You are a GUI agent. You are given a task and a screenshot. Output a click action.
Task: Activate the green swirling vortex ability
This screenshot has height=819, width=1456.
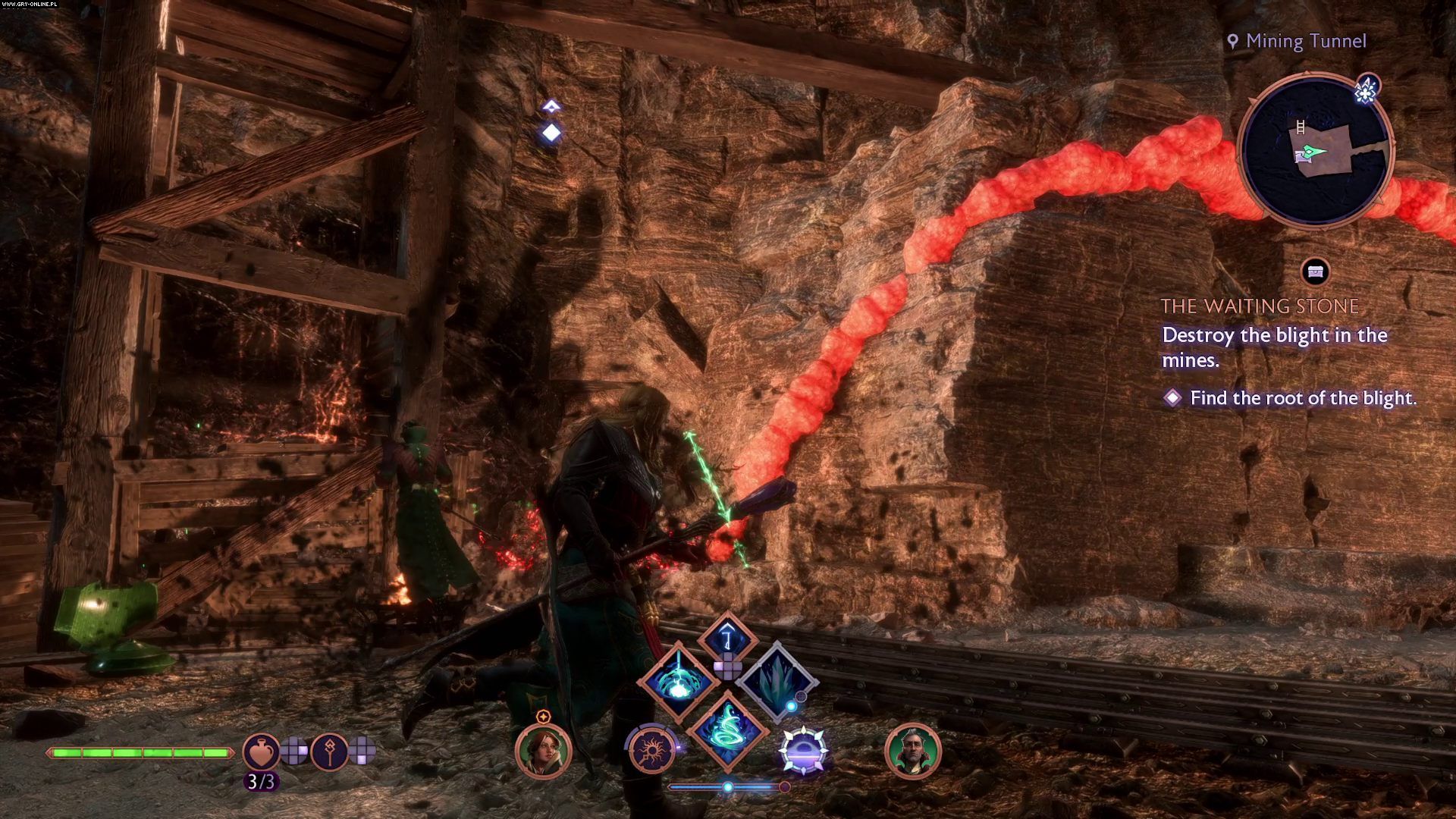728,730
